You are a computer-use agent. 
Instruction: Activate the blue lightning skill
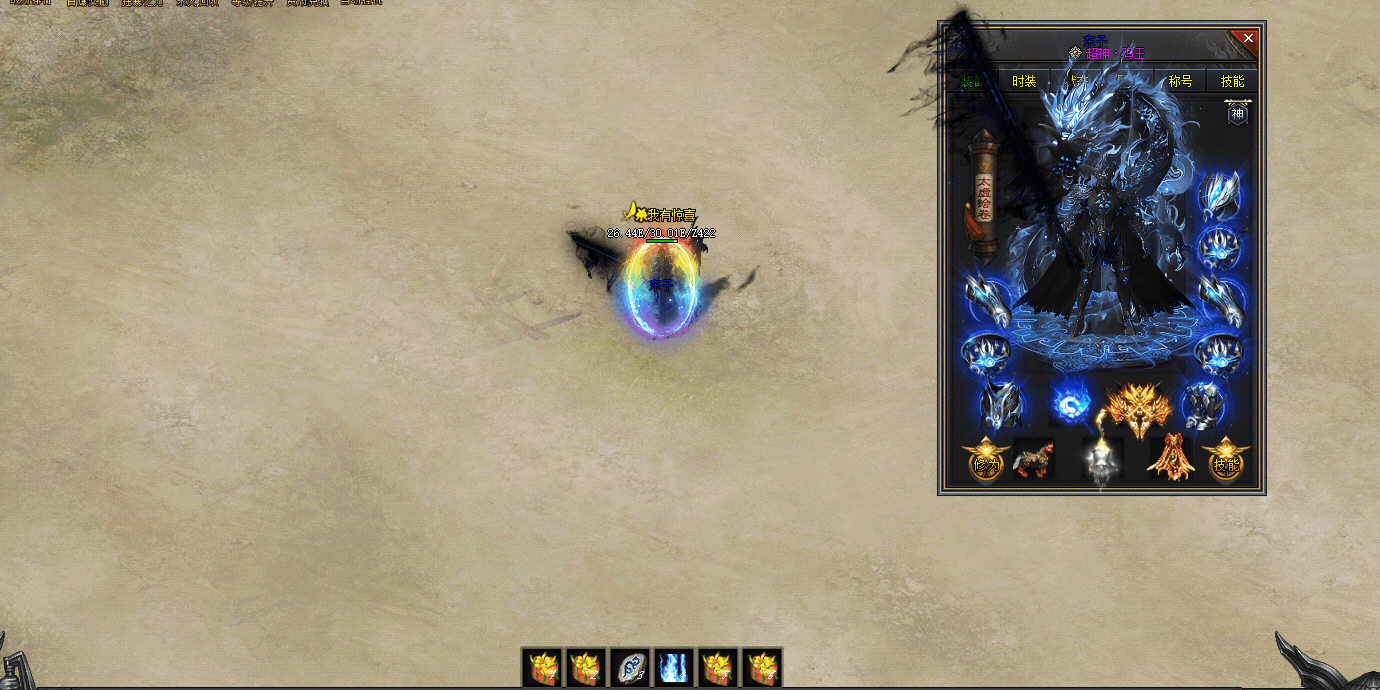point(675,667)
